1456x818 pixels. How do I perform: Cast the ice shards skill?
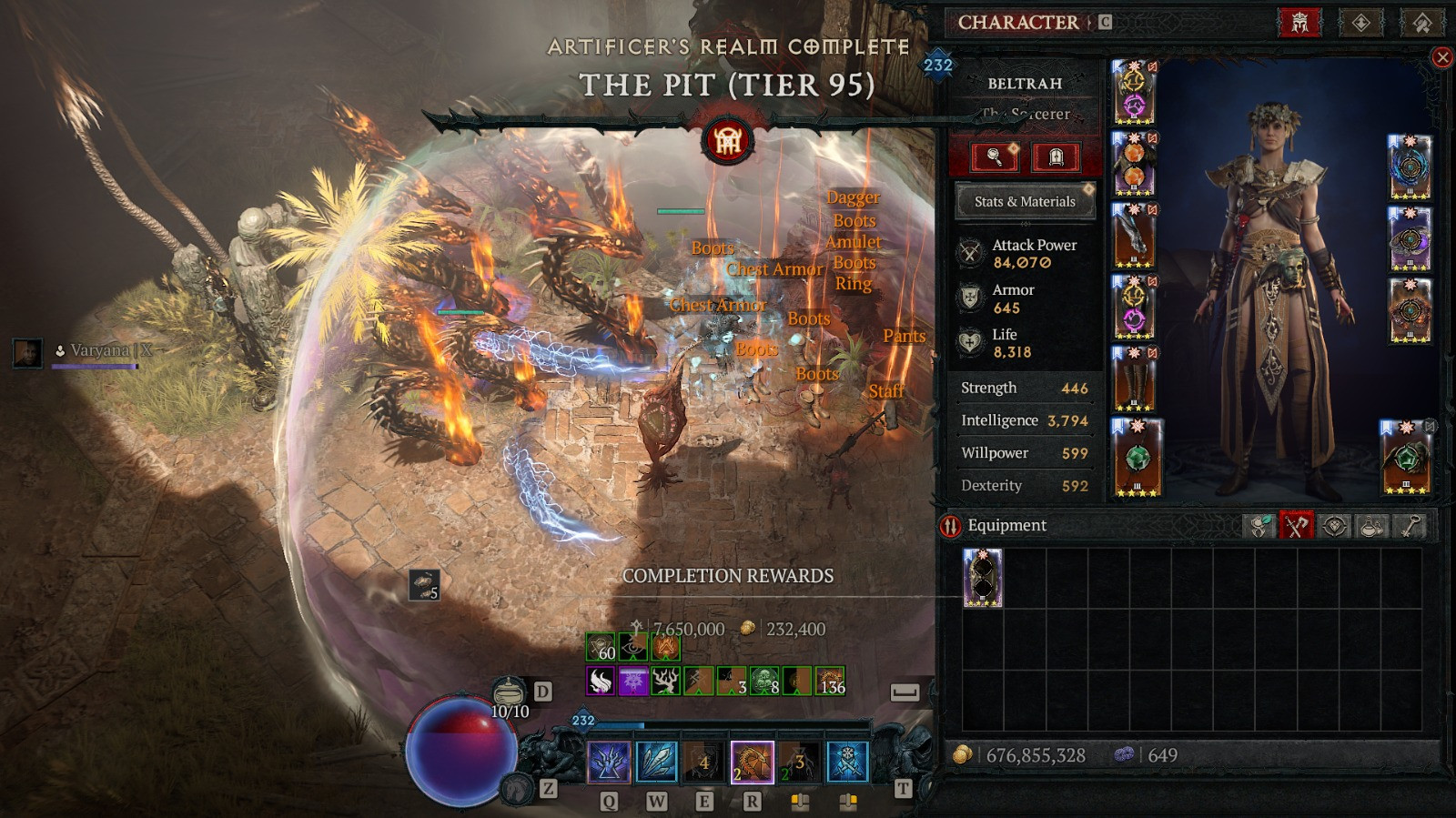(x=656, y=762)
